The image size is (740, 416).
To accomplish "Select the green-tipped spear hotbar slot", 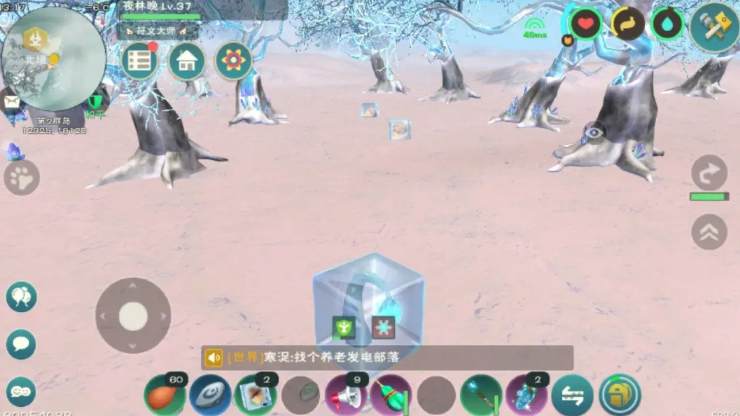I will click(481, 395).
